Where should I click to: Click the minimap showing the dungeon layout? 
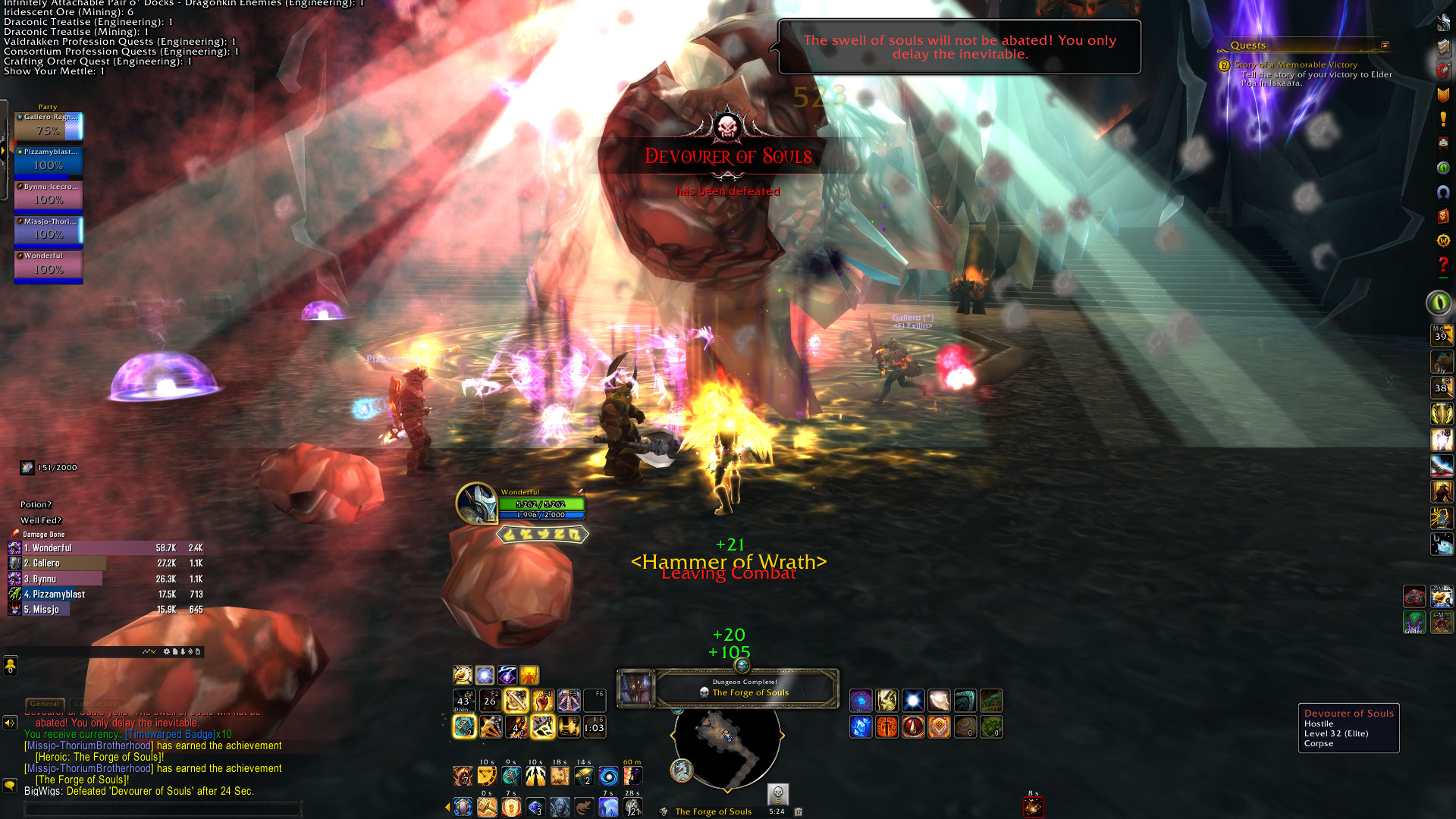pos(726,748)
